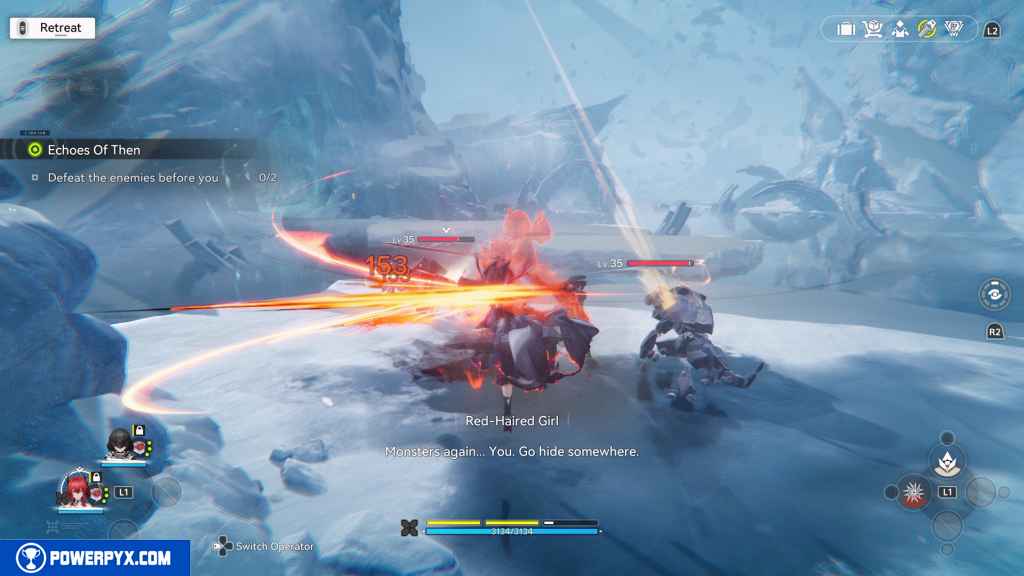
Task: Trigger the white crest skill icon
Action: coord(945,459)
